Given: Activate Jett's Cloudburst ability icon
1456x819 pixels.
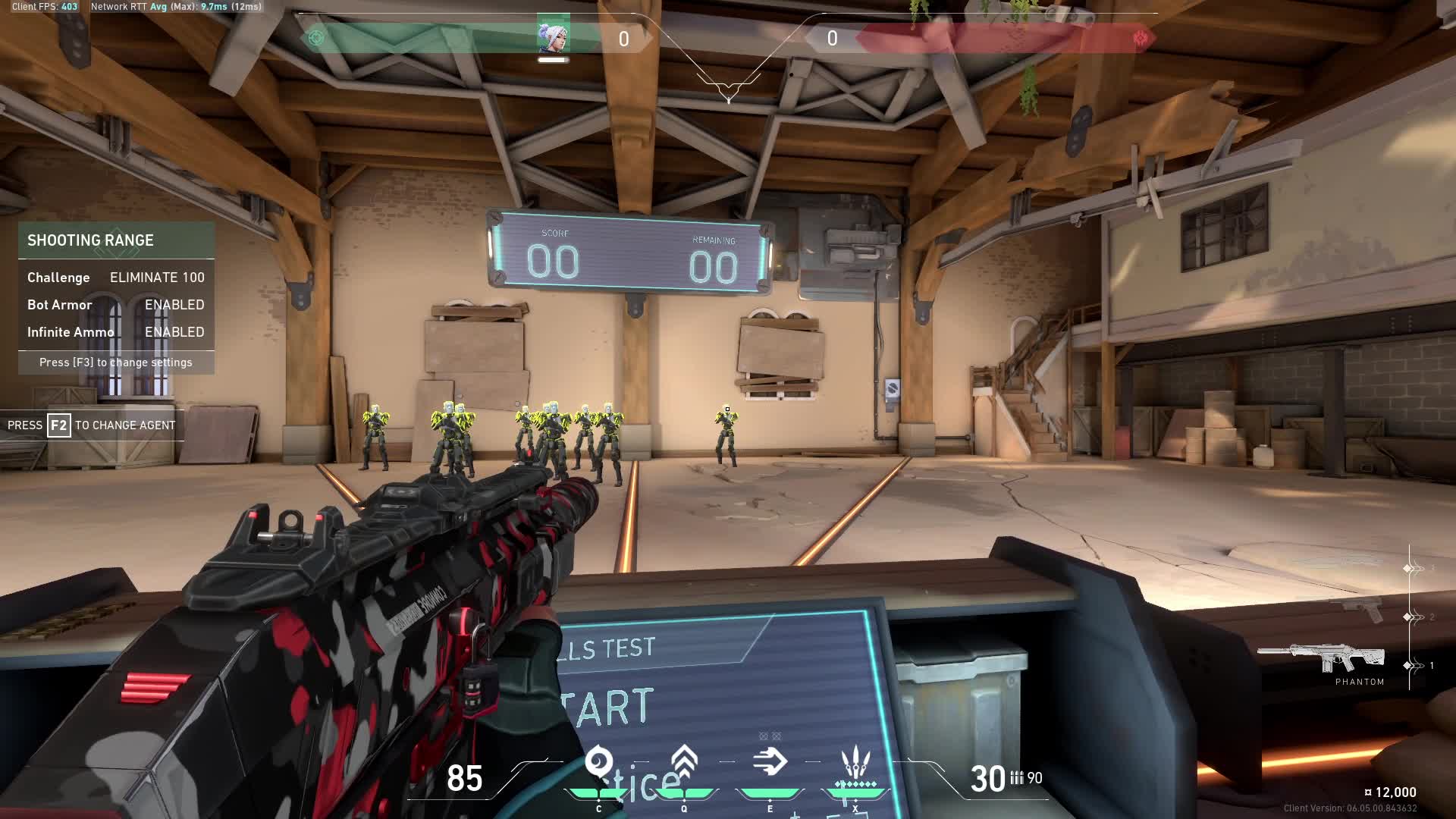Looking at the screenshot, I should point(599,761).
